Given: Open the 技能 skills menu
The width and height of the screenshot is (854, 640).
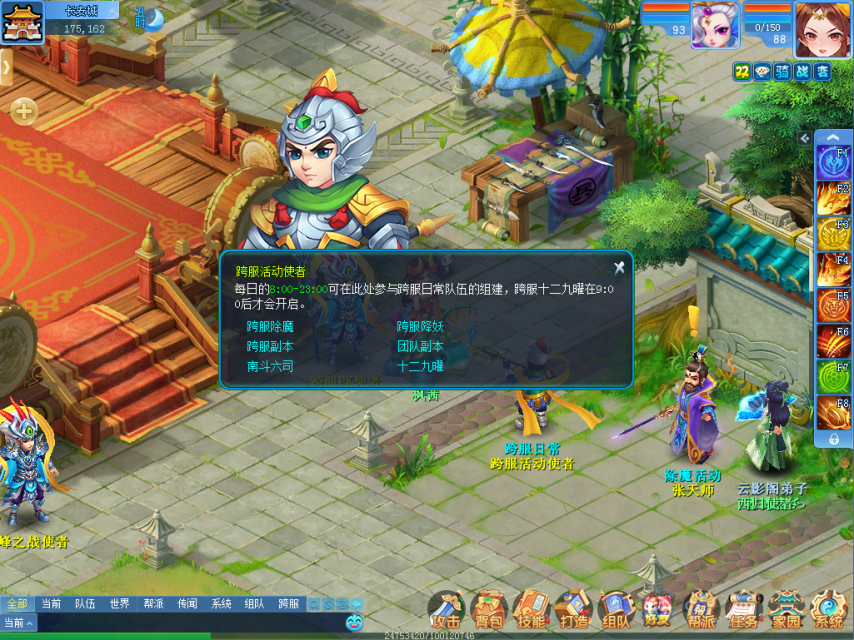Looking at the screenshot, I should coord(531,609).
